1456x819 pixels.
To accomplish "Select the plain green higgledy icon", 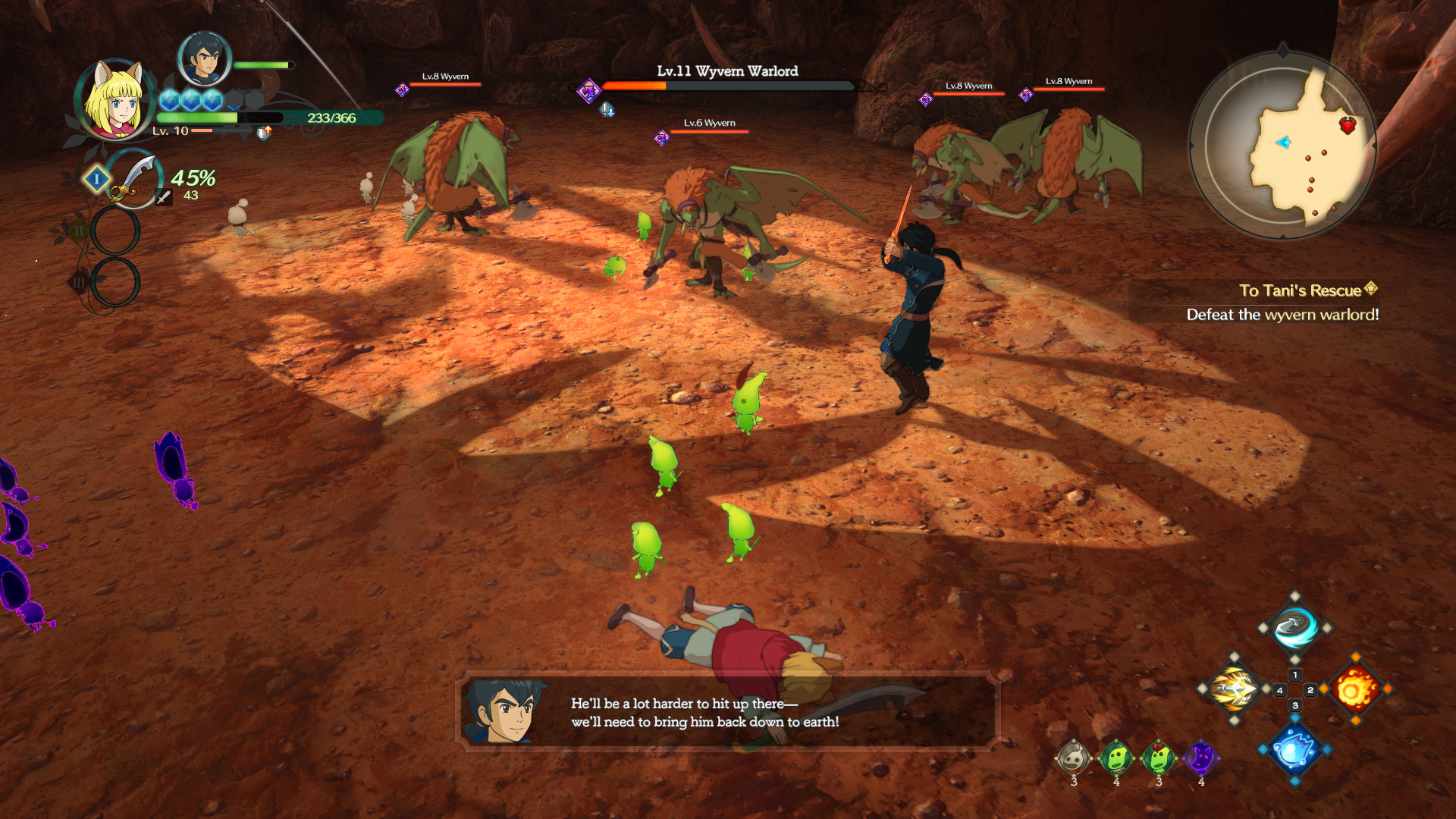I will pos(1116,758).
